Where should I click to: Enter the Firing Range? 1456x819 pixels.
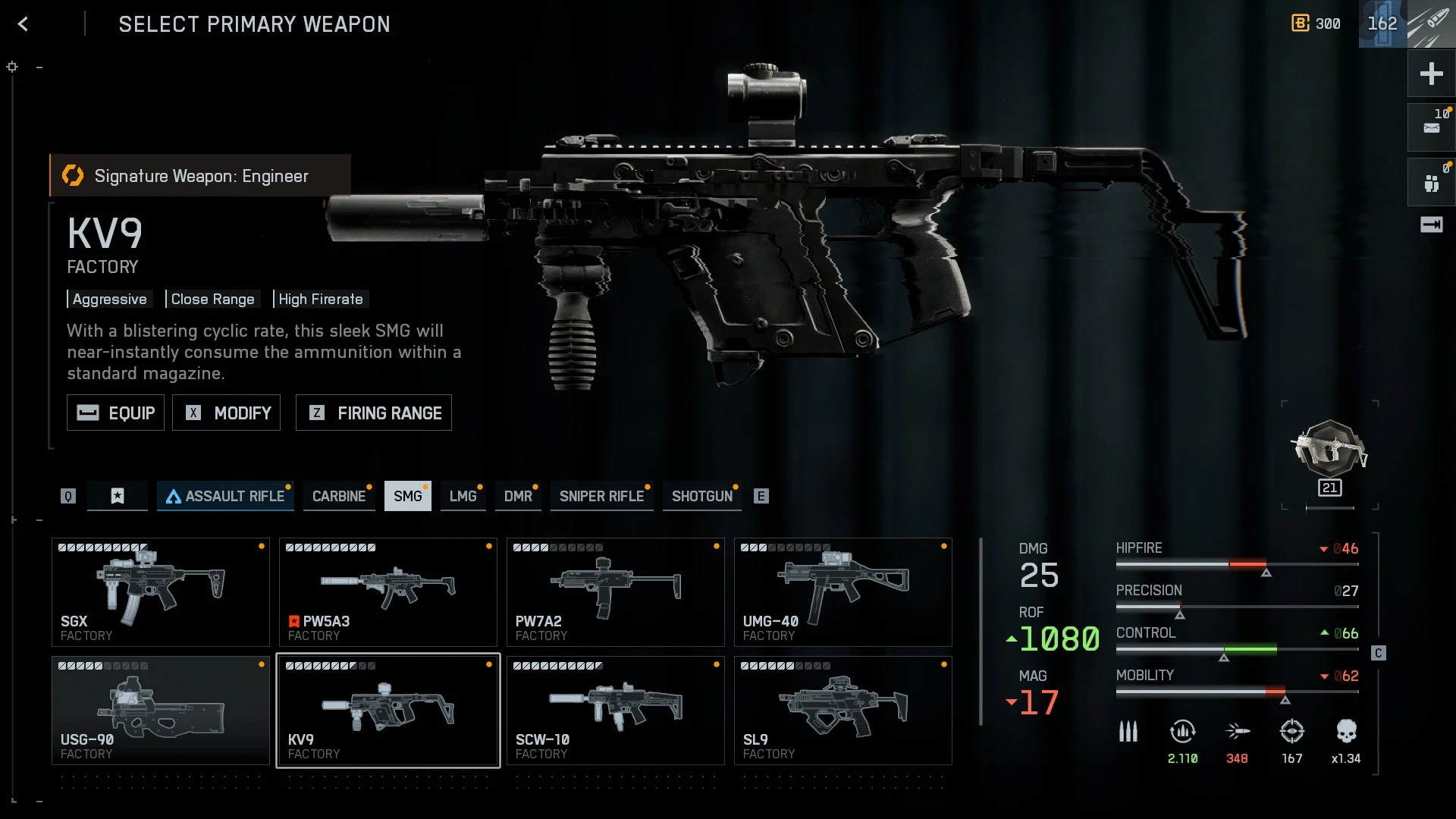pyautogui.click(x=373, y=413)
